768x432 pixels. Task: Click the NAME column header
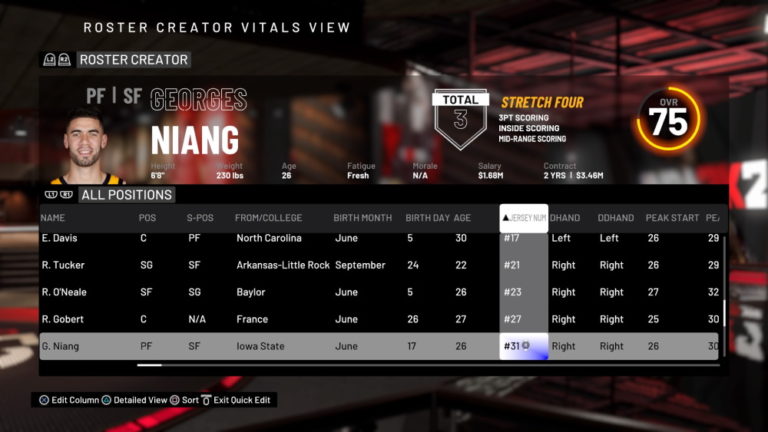pyautogui.click(x=54, y=218)
